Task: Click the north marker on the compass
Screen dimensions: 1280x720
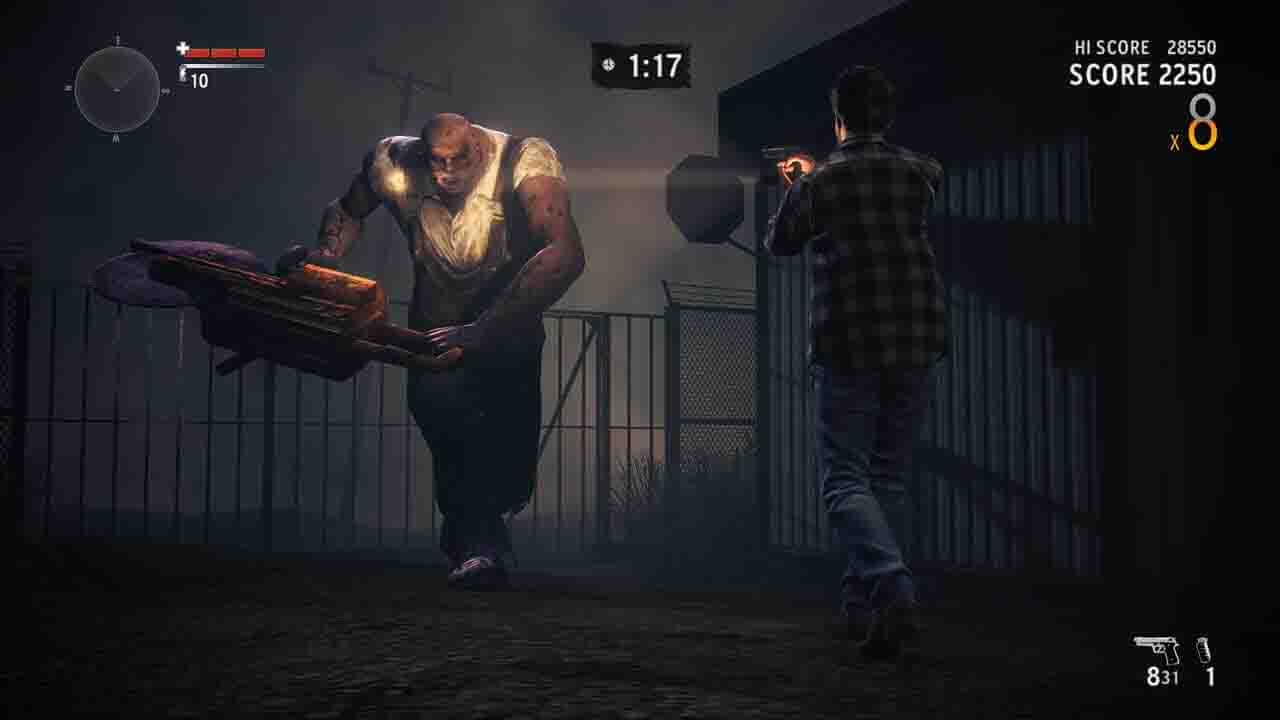Action: tap(117, 37)
